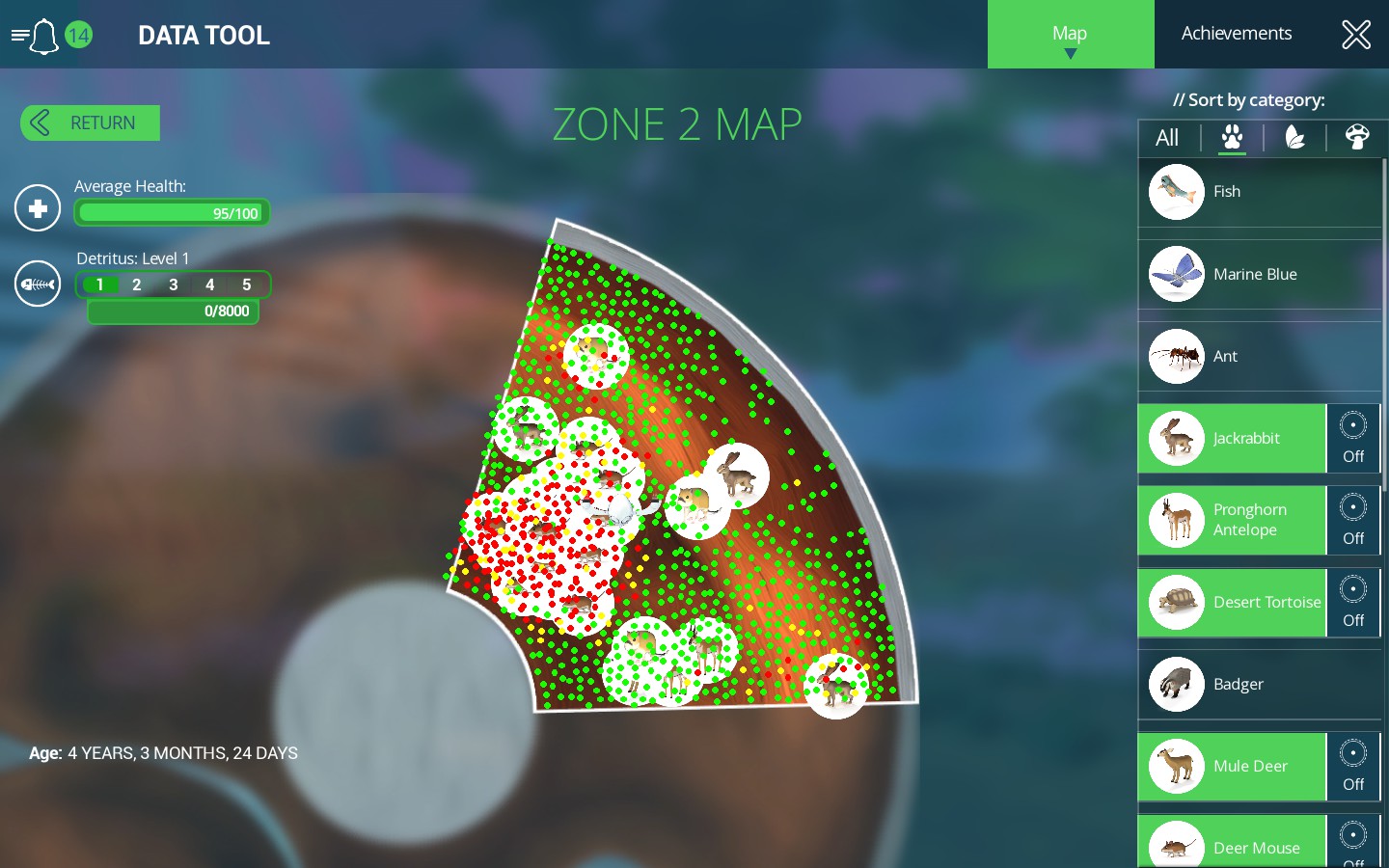This screenshot has width=1389, height=868.
Task: Click the Fish species icon
Action: (1176, 191)
